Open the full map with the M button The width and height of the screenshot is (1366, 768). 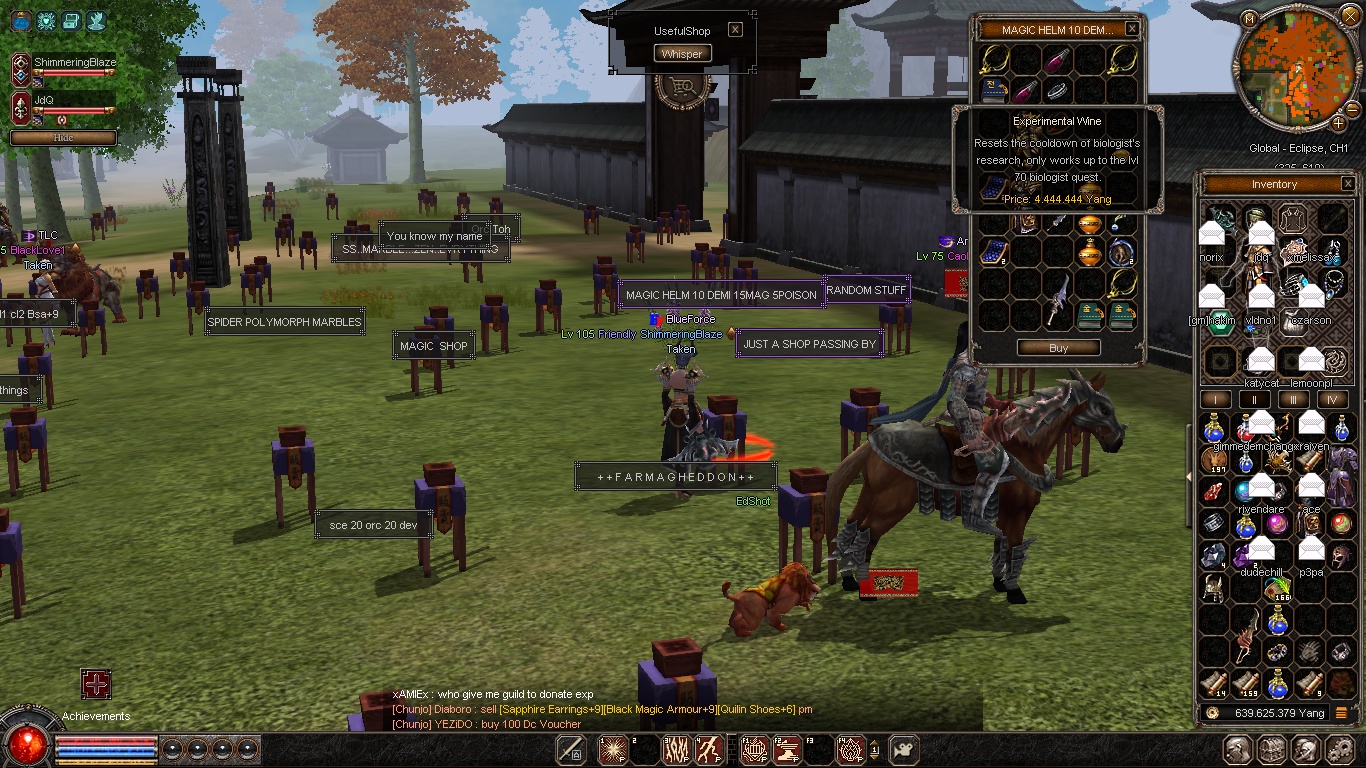pos(1250,19)
